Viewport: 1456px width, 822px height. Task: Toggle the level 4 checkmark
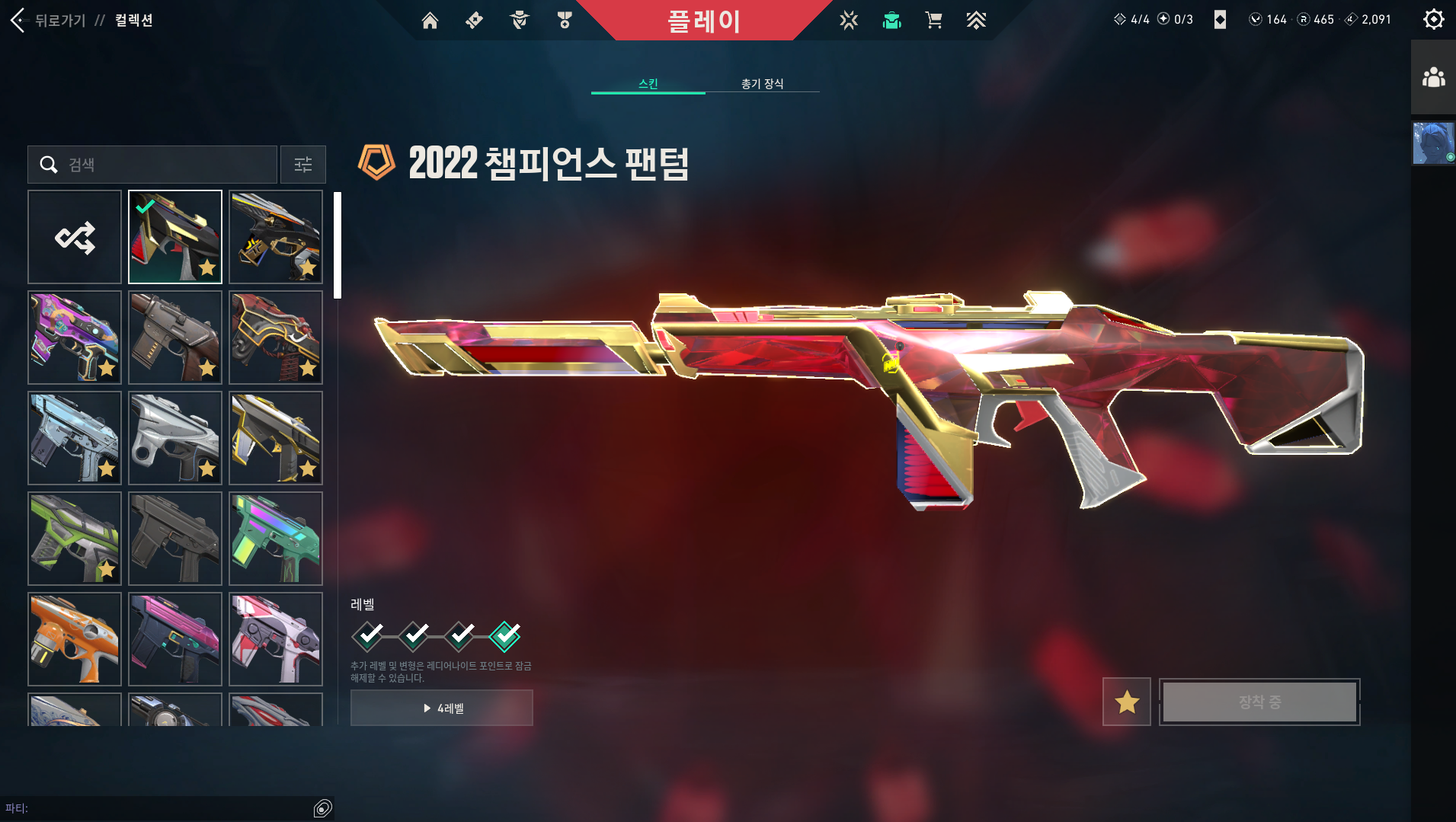(505, 635)
